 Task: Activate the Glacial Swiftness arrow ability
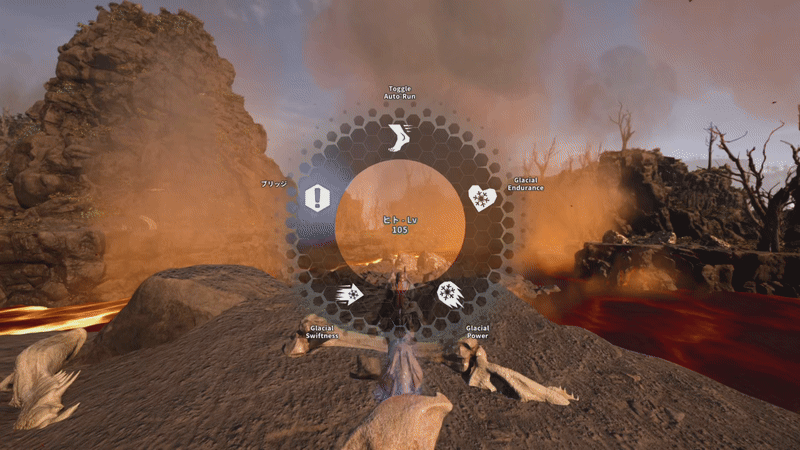pyautogui.click(x=350, y=294)
